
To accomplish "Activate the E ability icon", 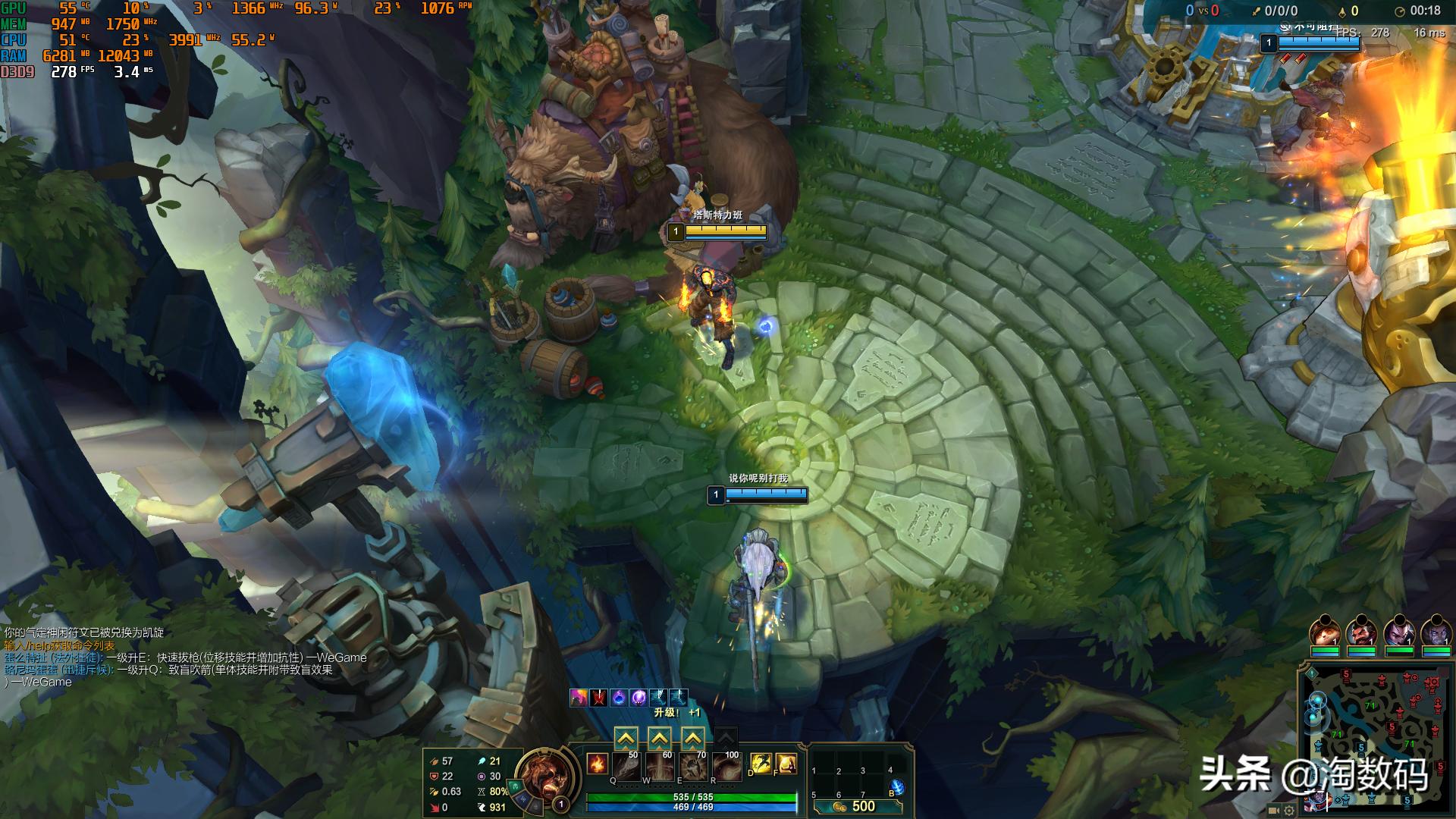I will (x=693, y=766).
